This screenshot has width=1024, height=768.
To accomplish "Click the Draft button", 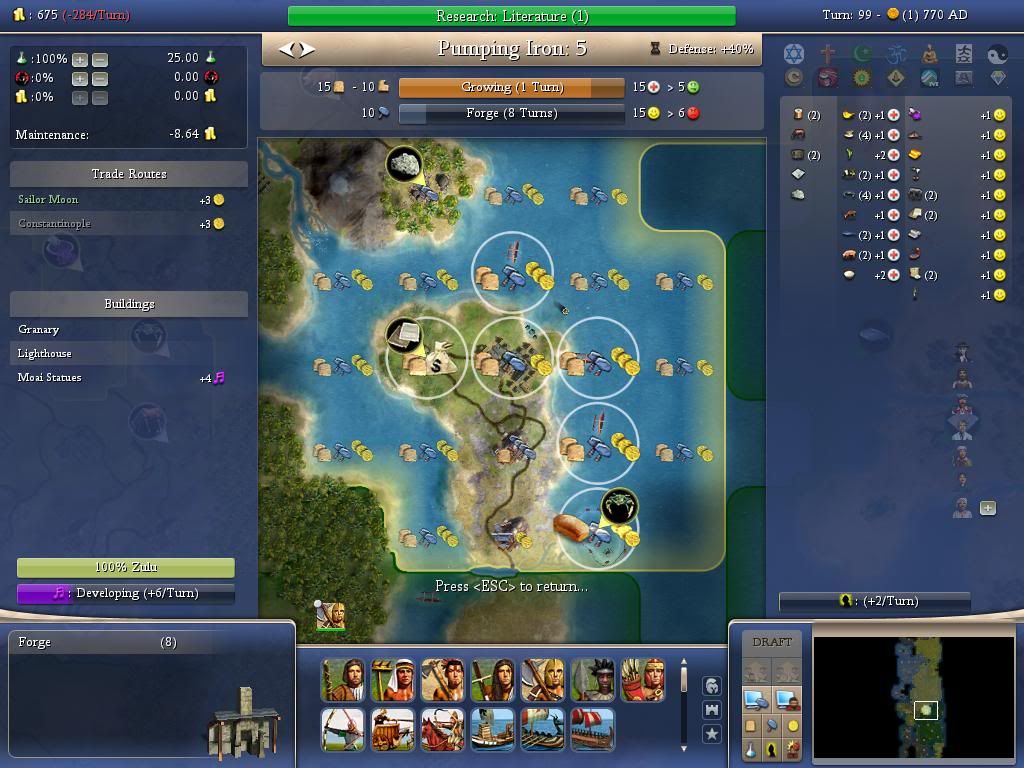I will (x=771, y=642).
